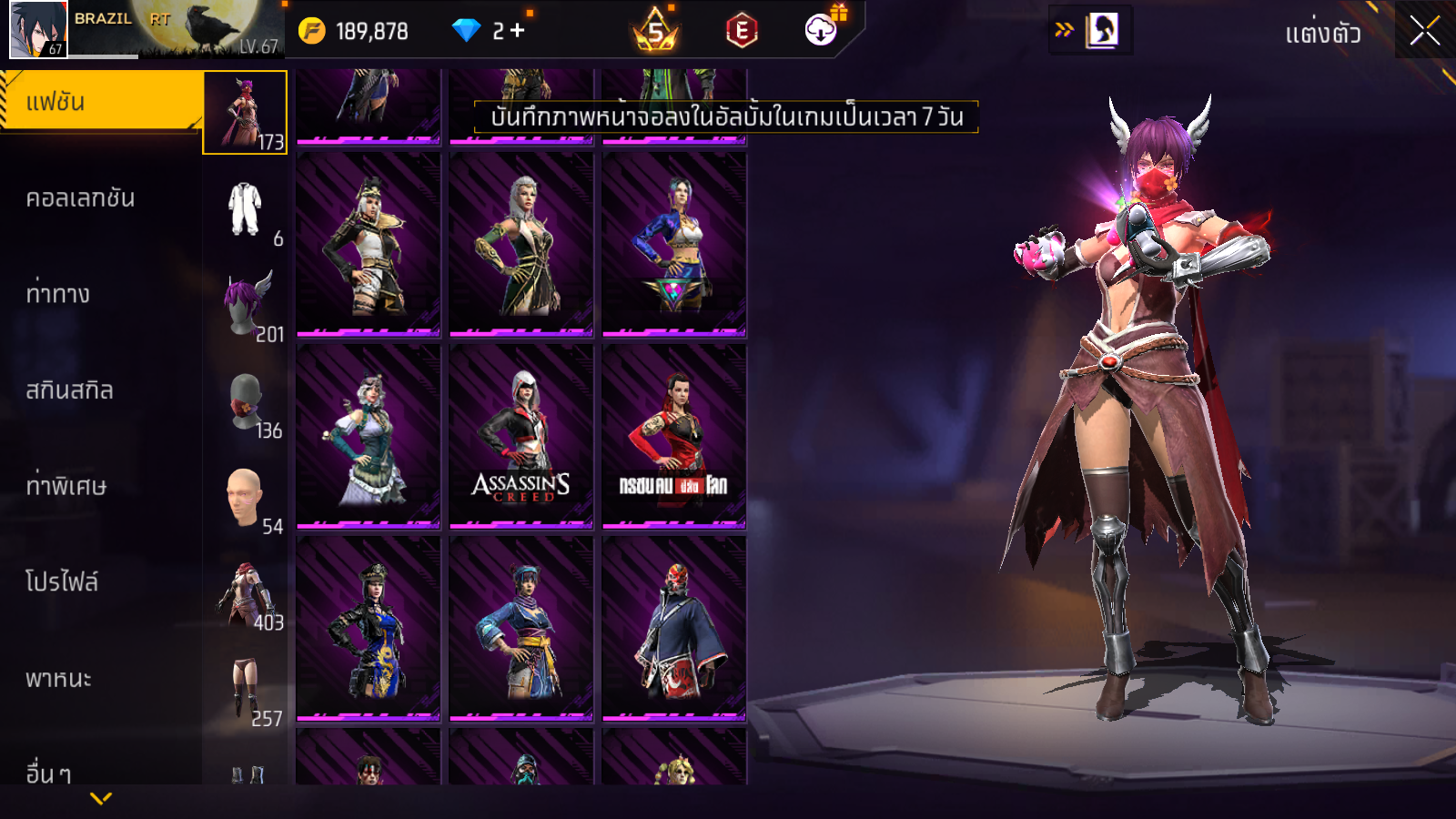This screenshot has height=819, width=1456.
Task: Pick the purple winged hair subcategory
Action: tap(248, 305)
